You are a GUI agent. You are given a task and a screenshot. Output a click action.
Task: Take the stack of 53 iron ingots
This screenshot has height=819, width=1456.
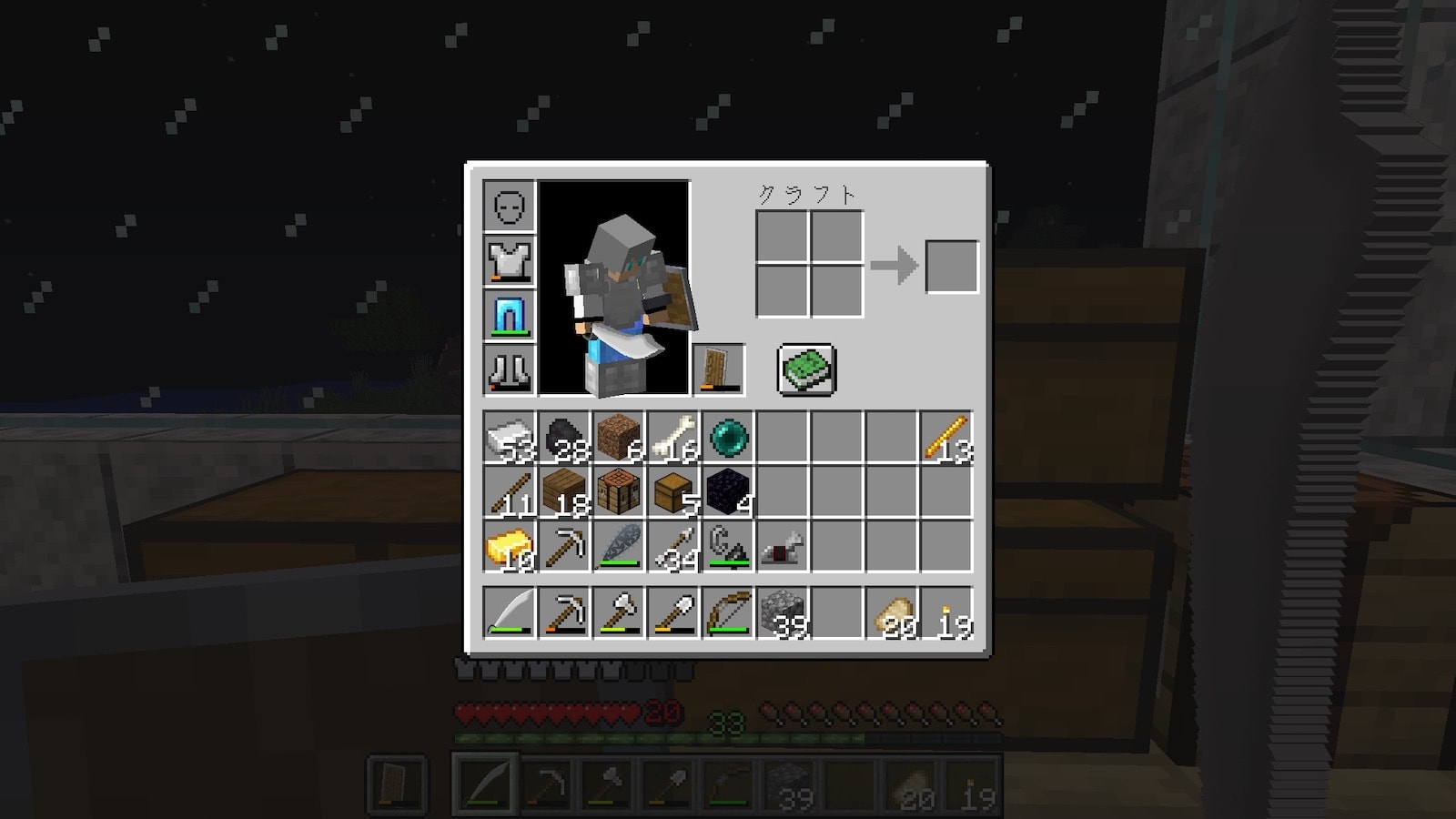(510, 438)
